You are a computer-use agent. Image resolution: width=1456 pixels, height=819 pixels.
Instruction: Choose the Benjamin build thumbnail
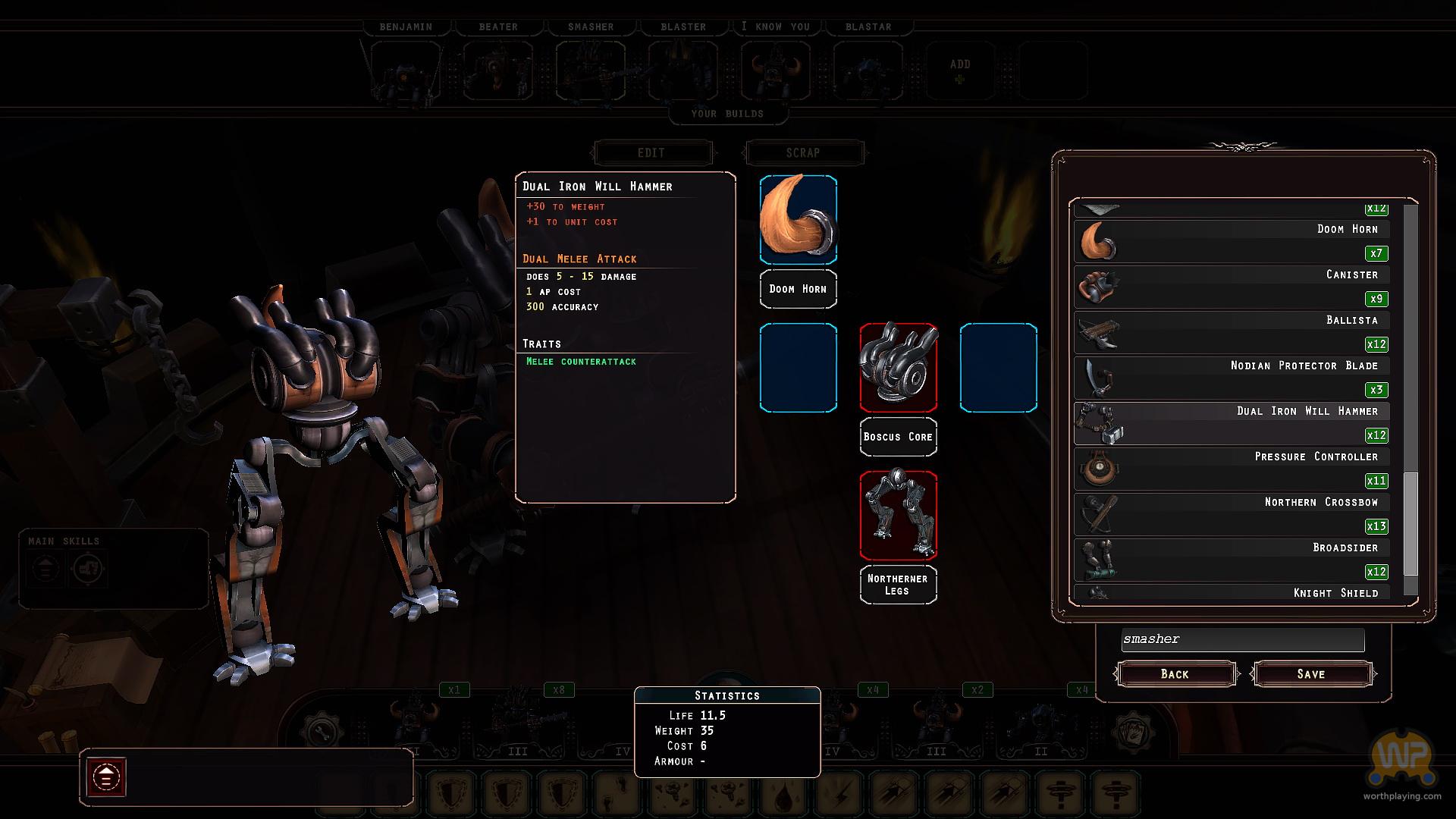coord(406,71)
